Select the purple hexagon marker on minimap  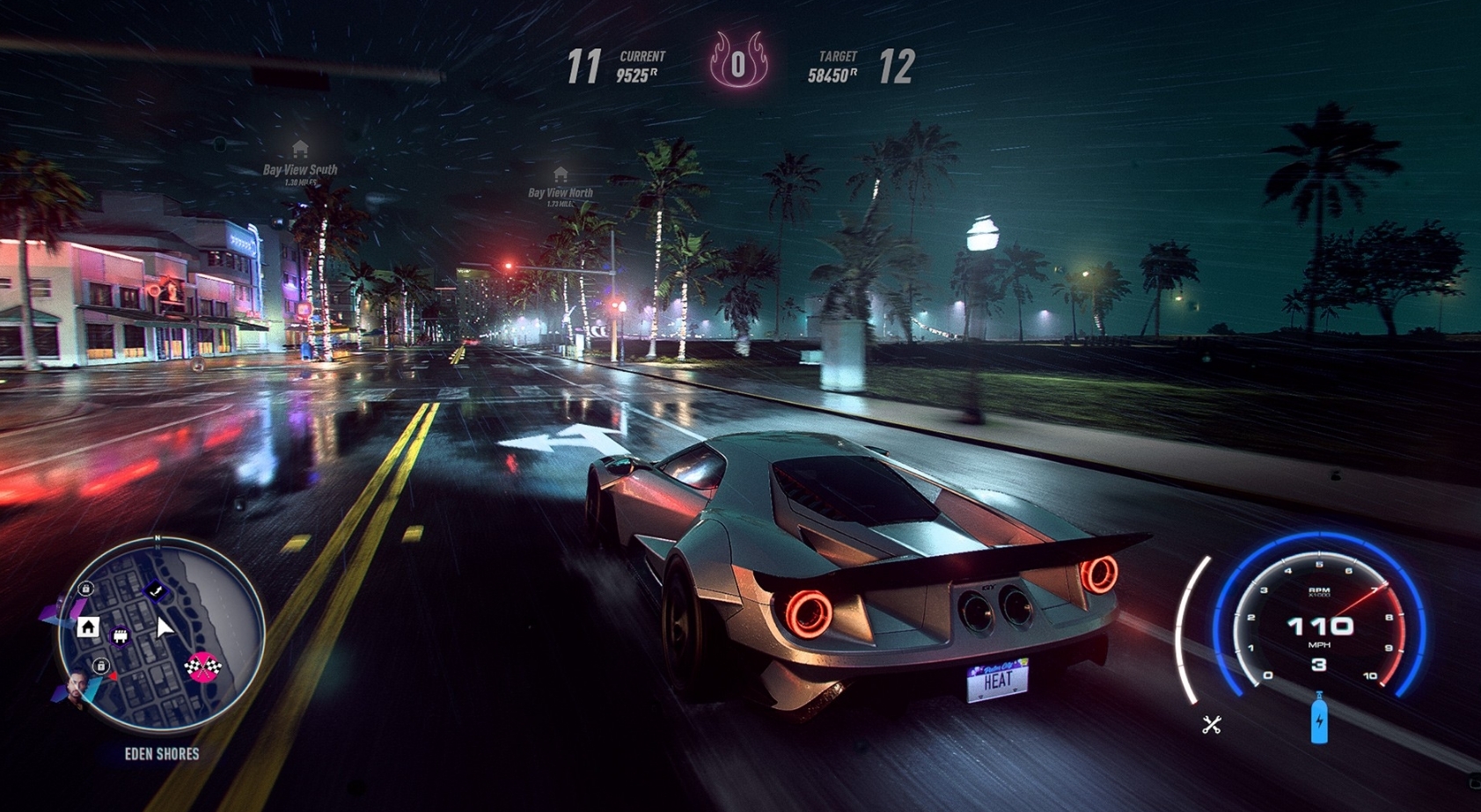point(121,635)
